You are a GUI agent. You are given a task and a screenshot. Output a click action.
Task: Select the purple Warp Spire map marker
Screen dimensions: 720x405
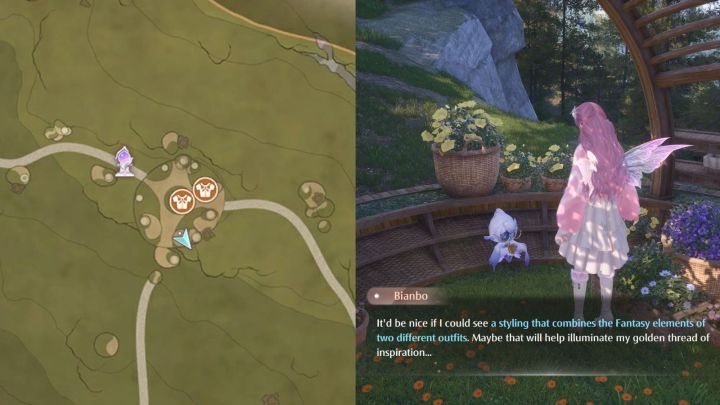click(x=125, y=160)
